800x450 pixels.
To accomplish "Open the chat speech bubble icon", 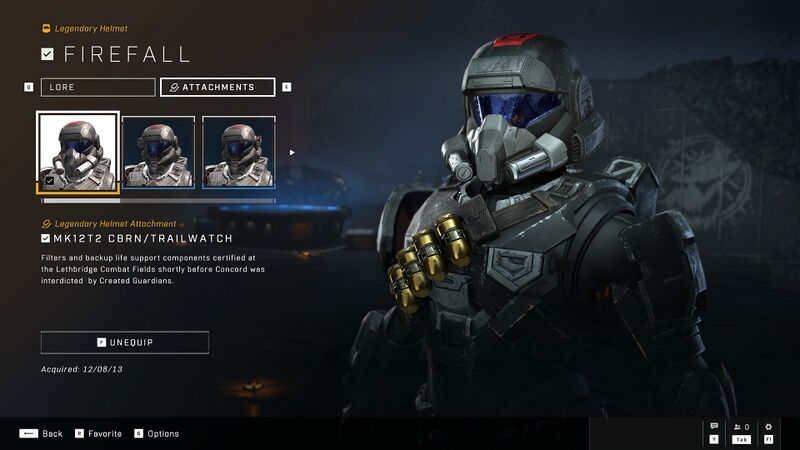I will (714, 428).
